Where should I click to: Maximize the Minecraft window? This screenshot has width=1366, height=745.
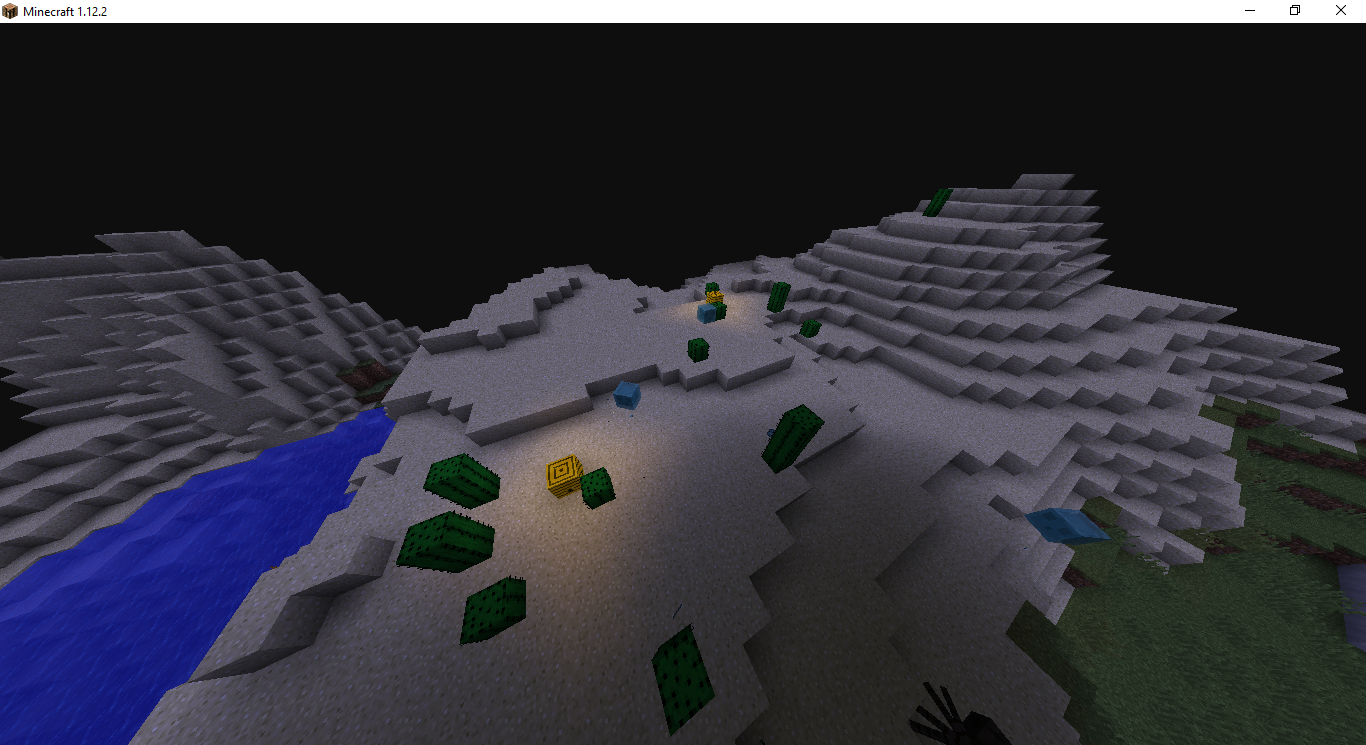[1294, 10]
